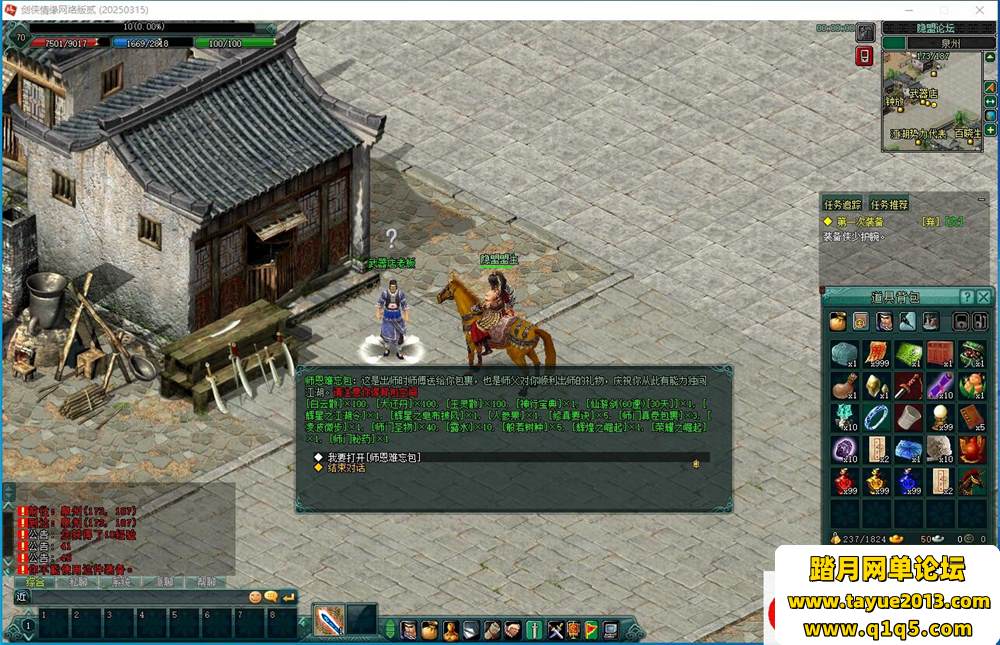
Task: Switch chat to the 综合 tab
Action: (x=34, y=581)
